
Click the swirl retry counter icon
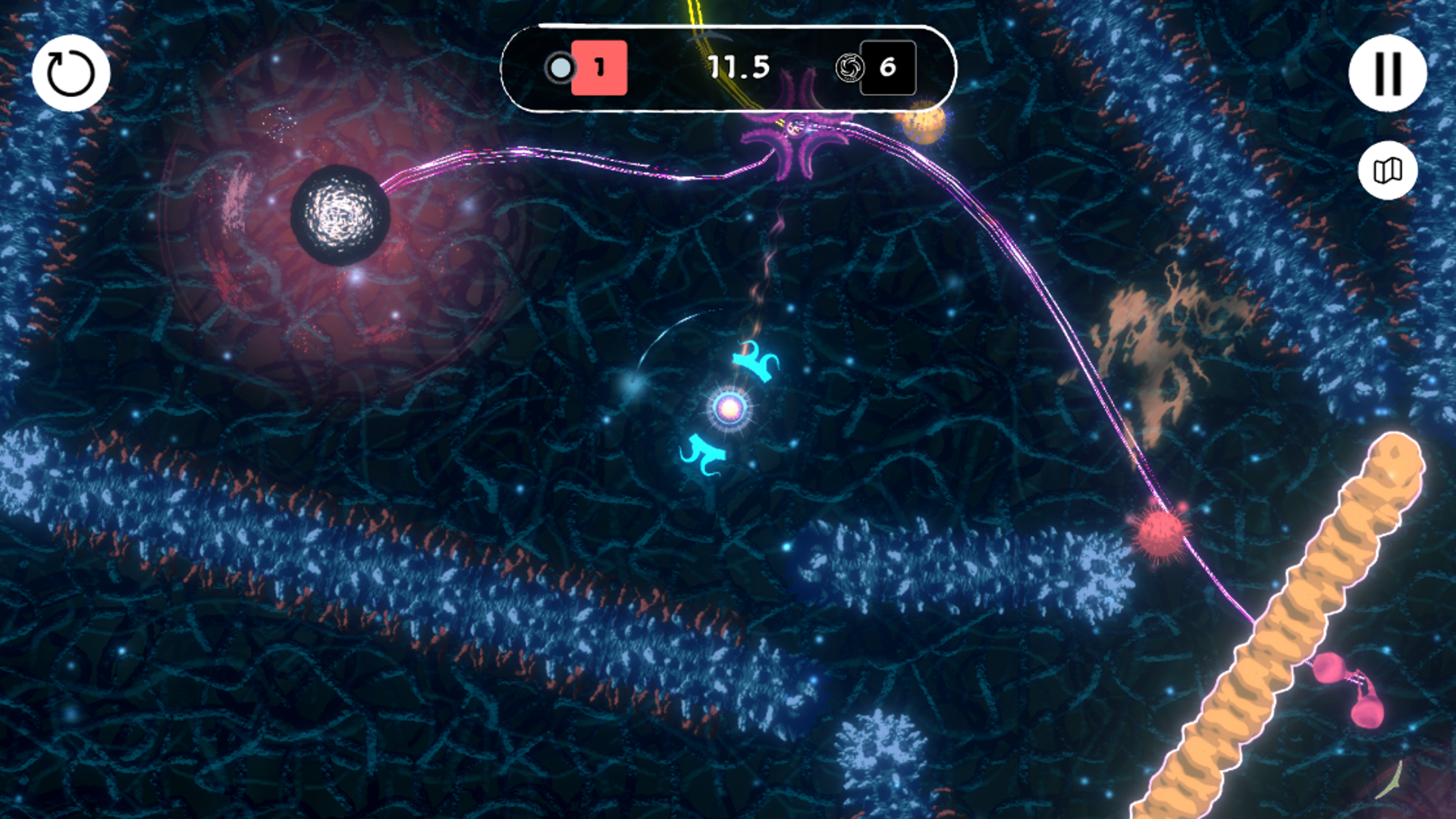tap(851, 68)
